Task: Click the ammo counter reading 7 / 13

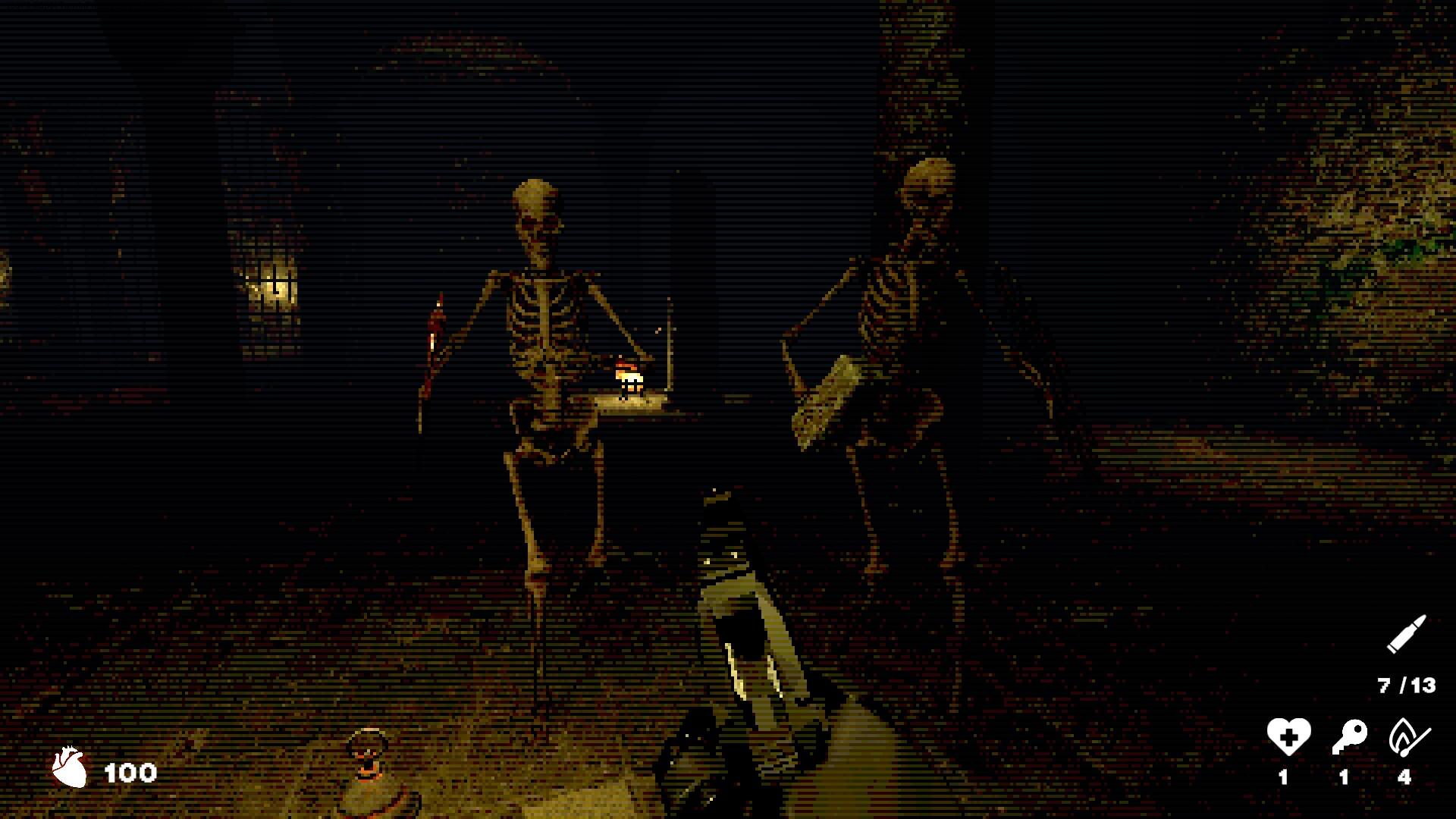Action: tap(1407, 684)
